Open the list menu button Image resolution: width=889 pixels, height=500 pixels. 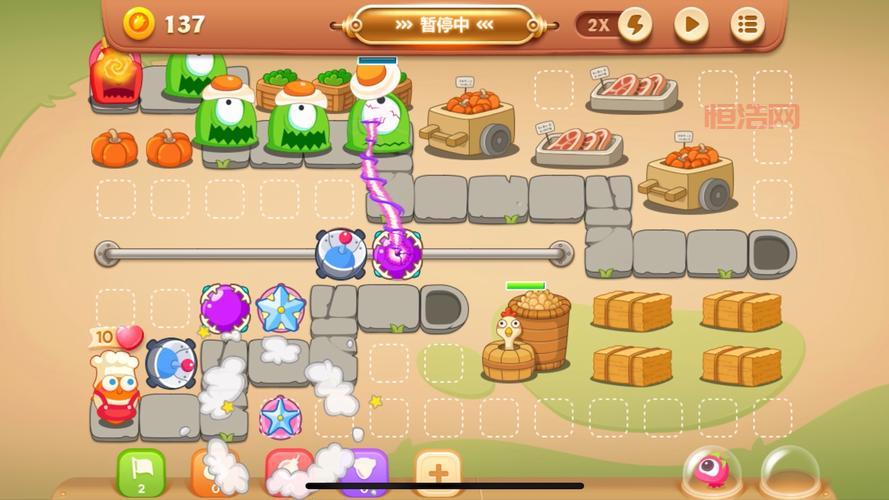pos(747,25)
